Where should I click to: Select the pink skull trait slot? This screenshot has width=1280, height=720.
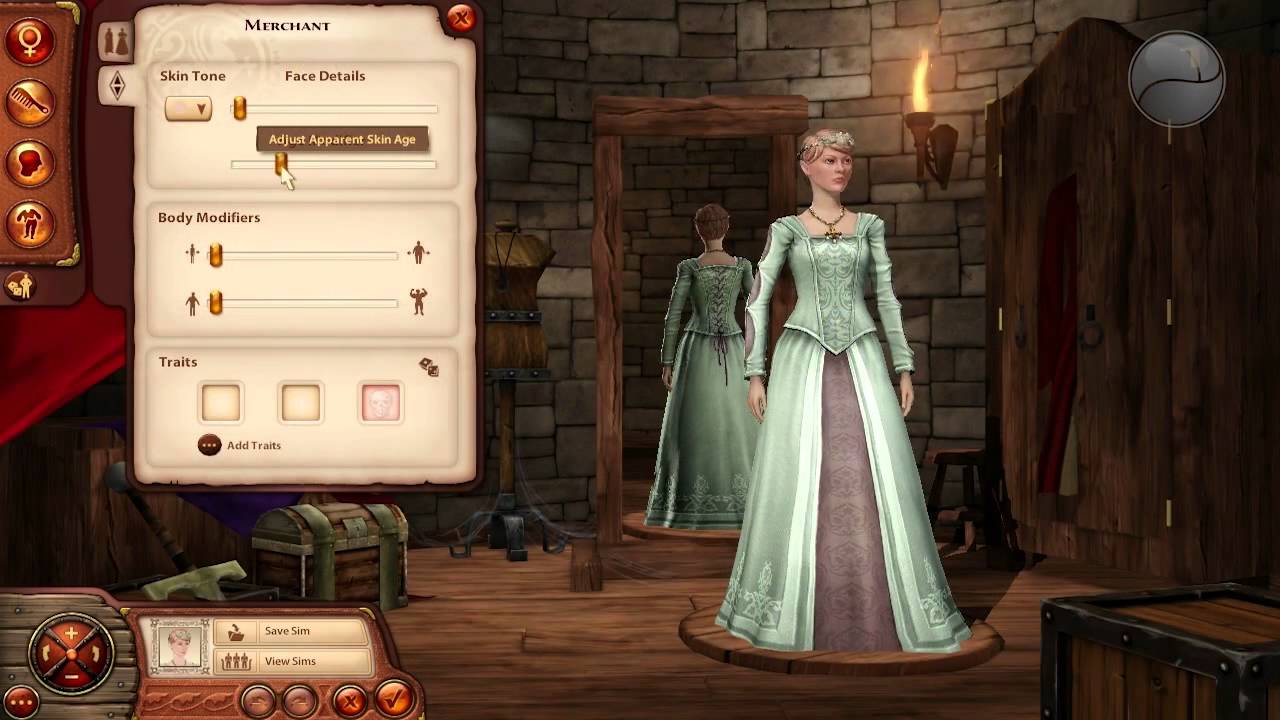click(x=381, y=403)
